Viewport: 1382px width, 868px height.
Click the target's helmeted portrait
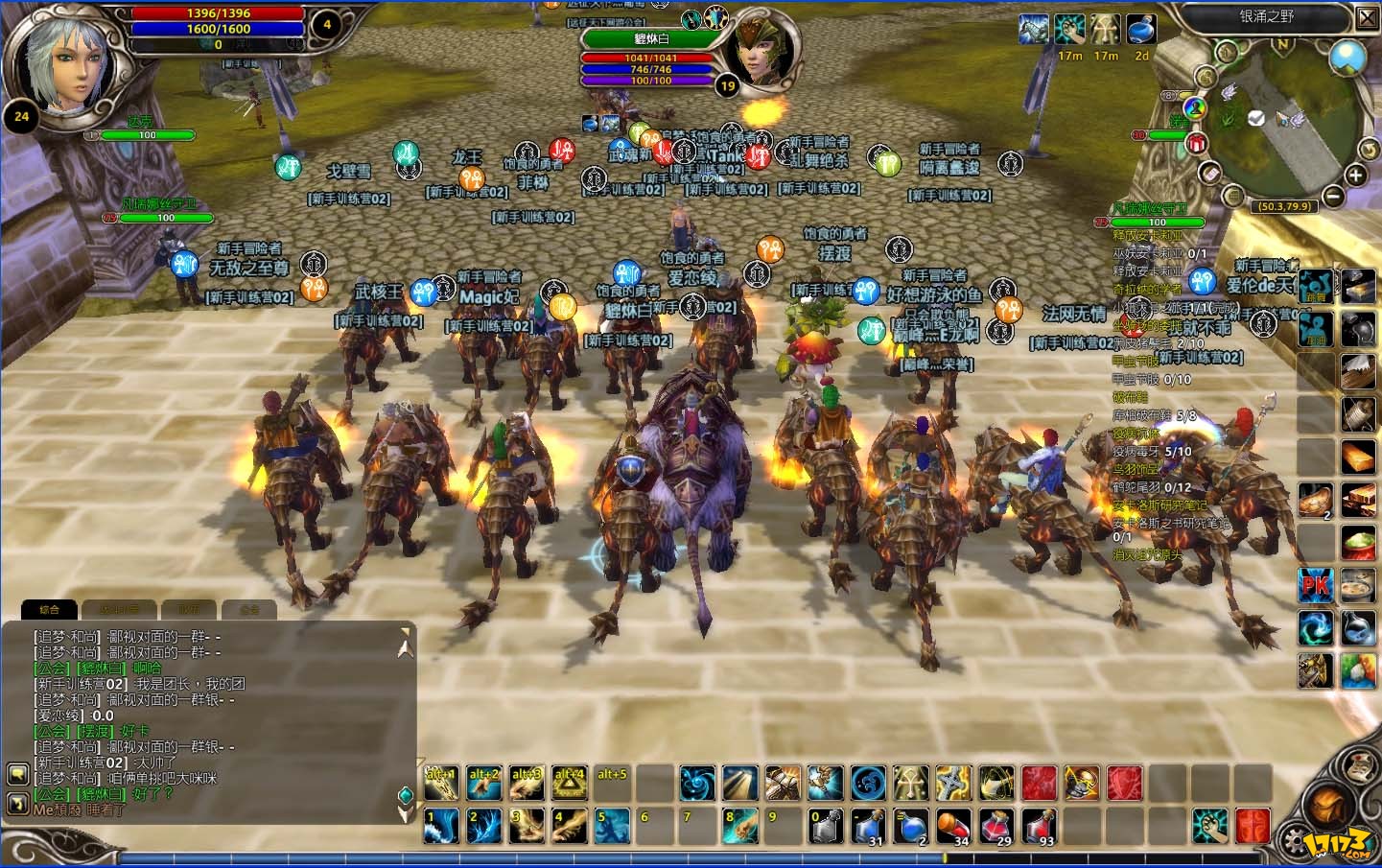764,53
